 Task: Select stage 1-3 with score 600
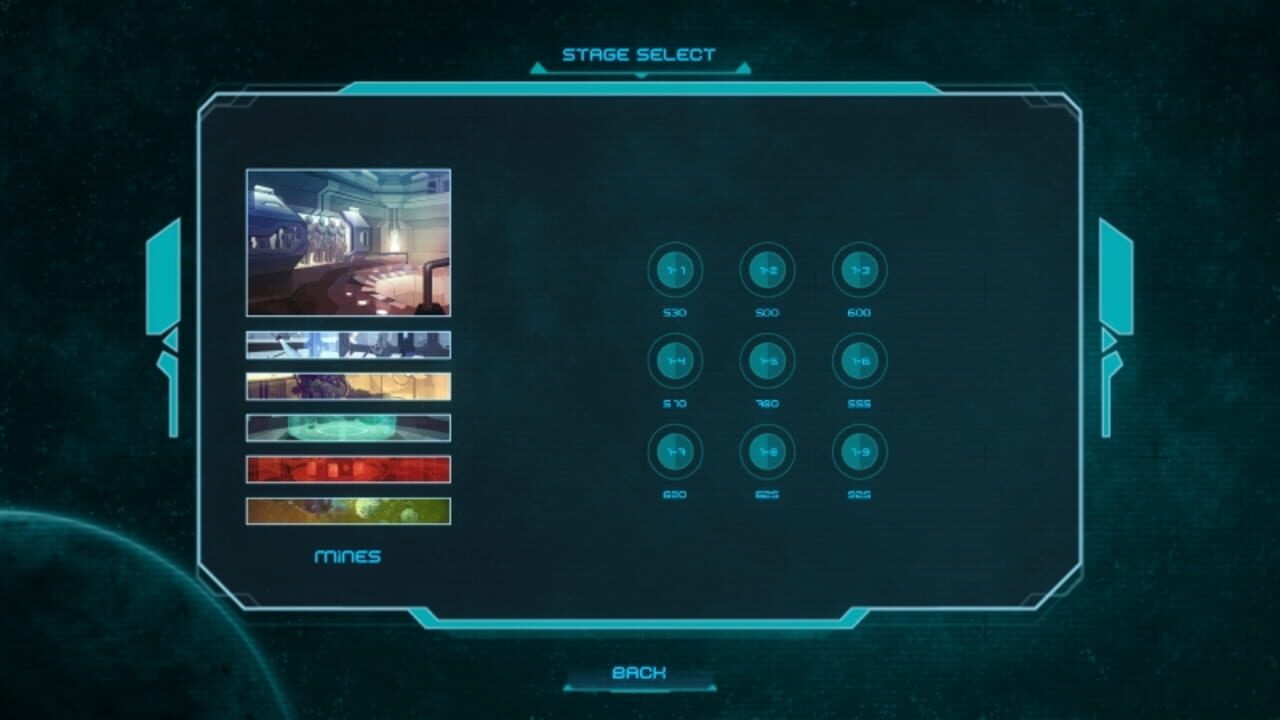coord(860,270)
